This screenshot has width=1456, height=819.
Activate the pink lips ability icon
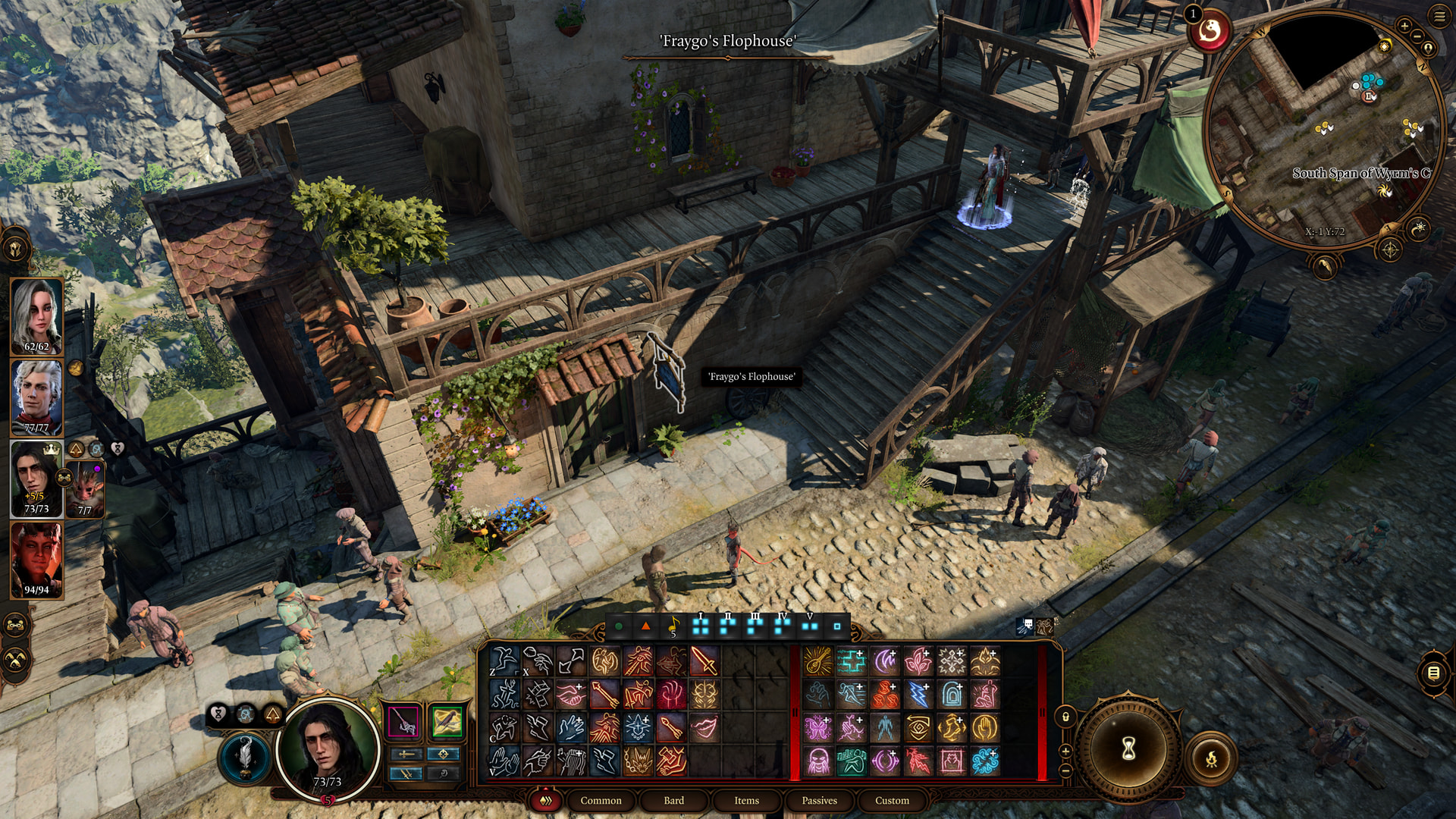click(x=703, y=727)
